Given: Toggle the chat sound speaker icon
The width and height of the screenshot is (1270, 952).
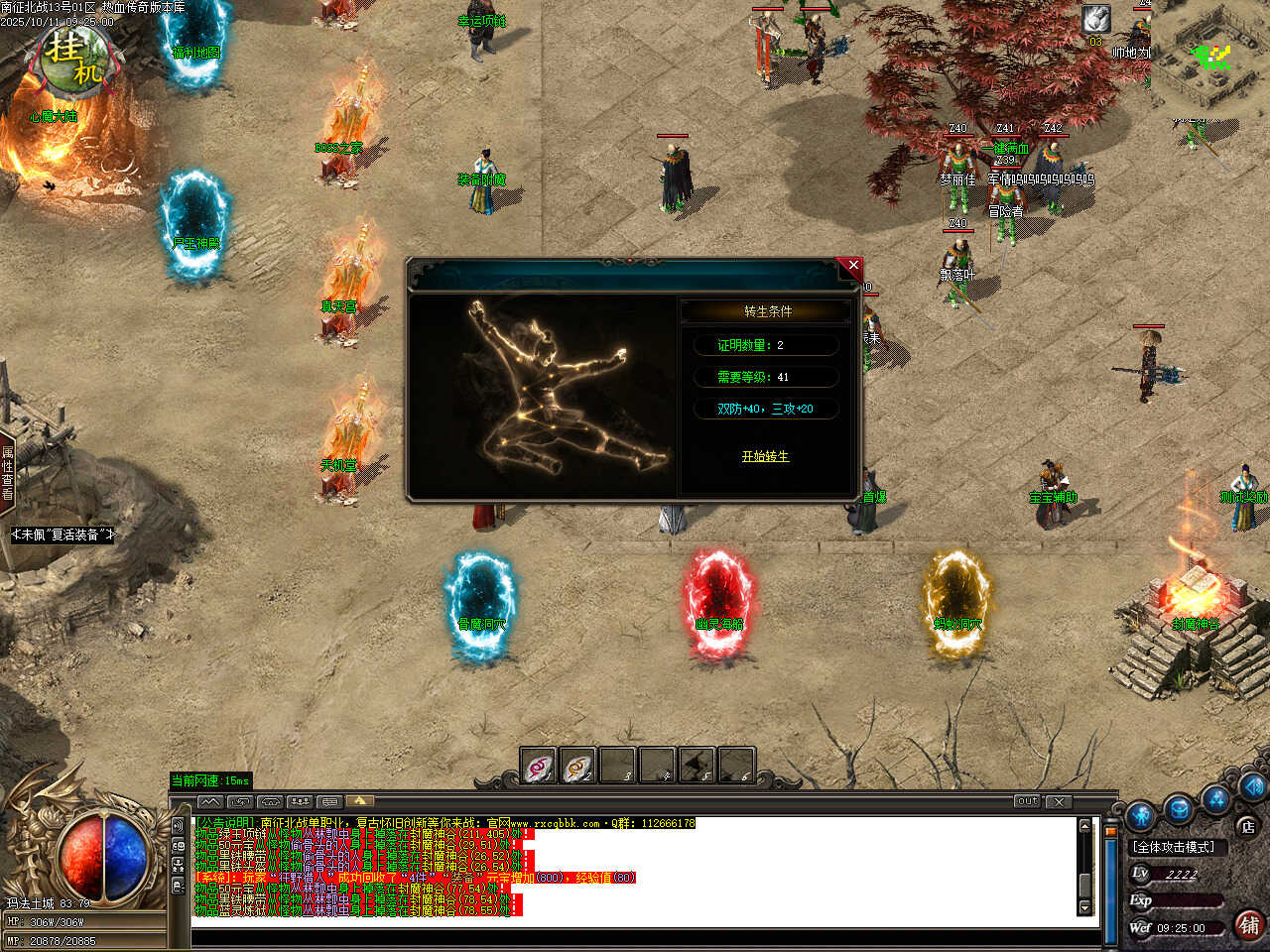Looking at the screenshot, I should (179, 825).
